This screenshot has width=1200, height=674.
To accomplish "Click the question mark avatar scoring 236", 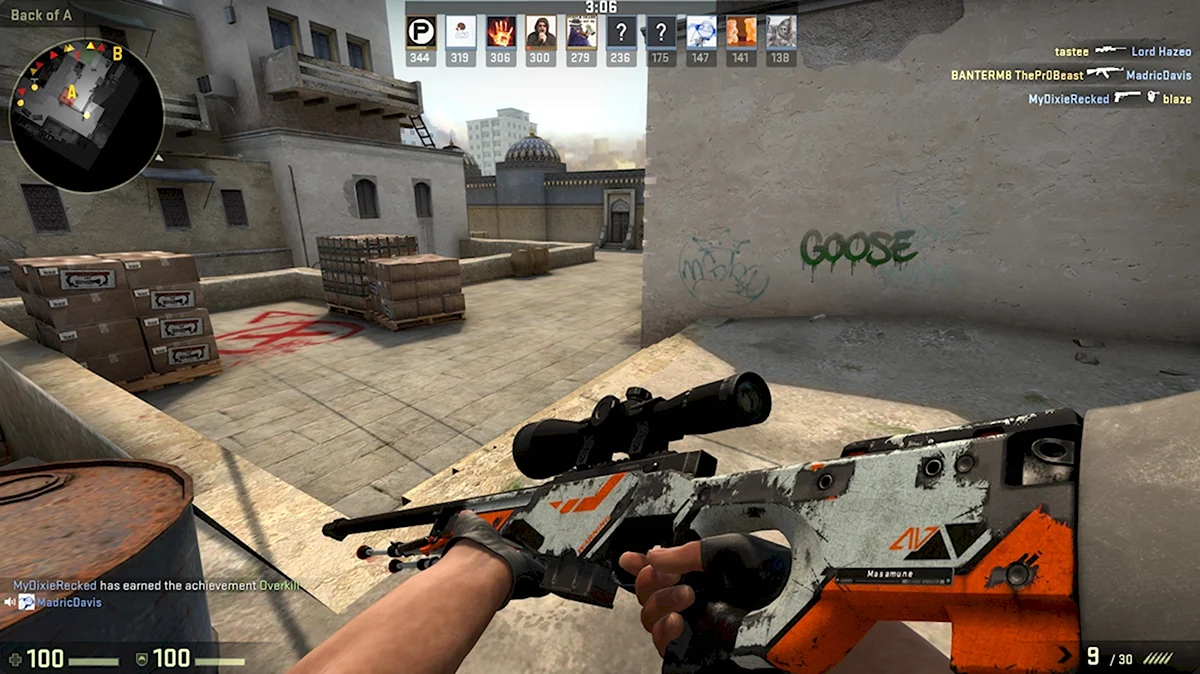I will tap(621, 32).
